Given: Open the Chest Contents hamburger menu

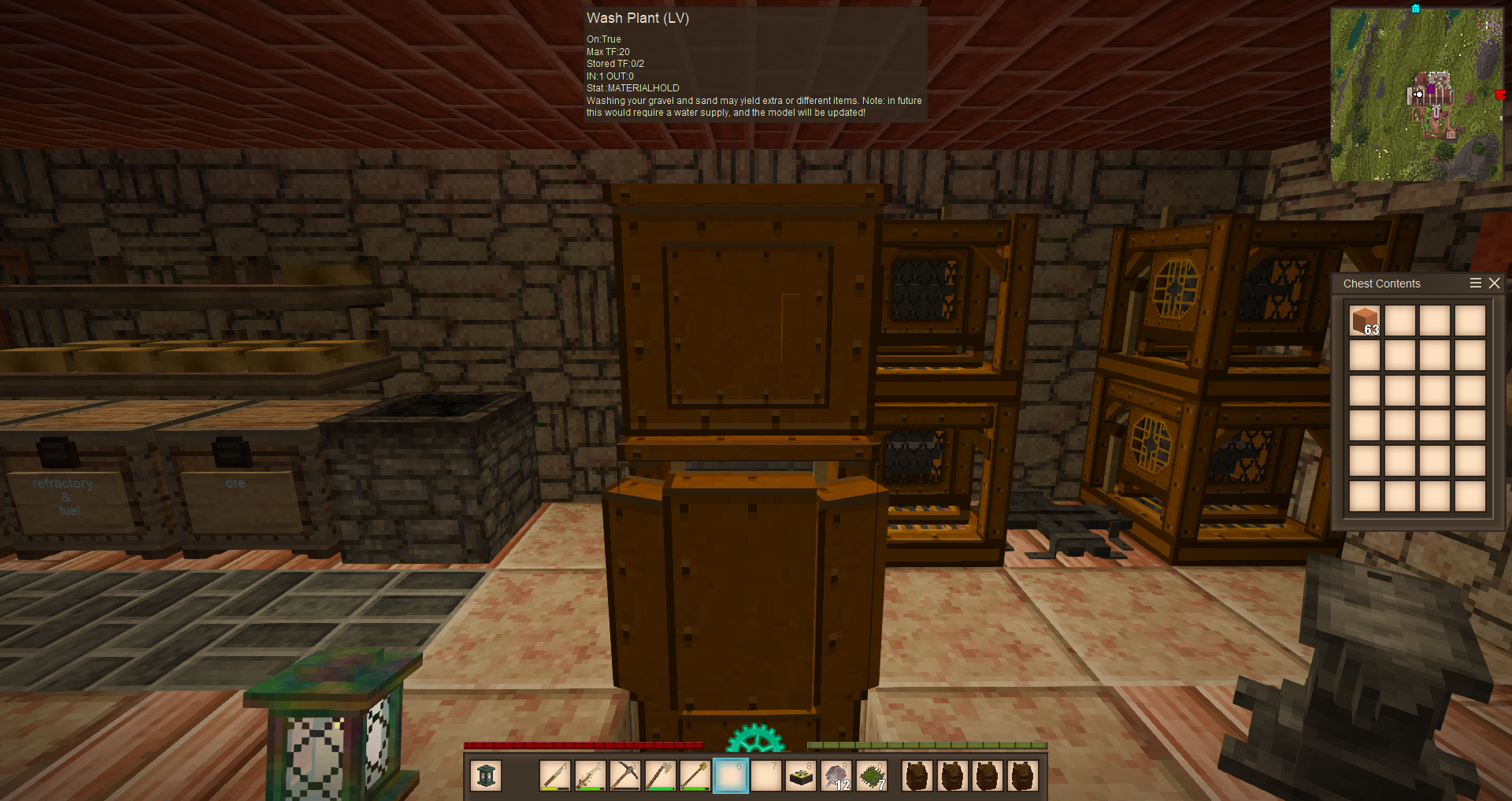Looking at the screenshot, I should (1476, 284).
